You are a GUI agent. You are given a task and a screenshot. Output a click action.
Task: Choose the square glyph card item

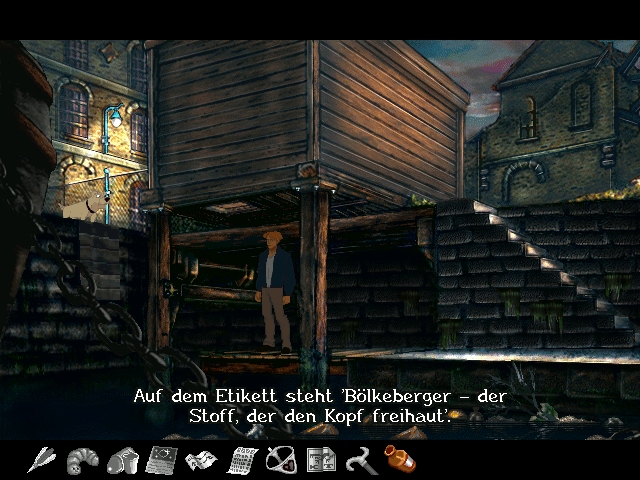click(x=320, y=460)
